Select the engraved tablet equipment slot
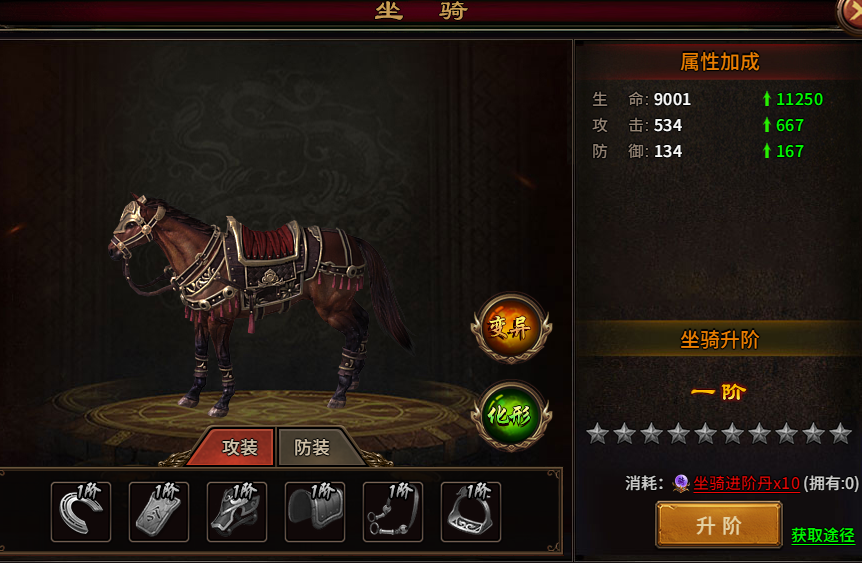Screen dimensions: 862x563 (159, 512)
